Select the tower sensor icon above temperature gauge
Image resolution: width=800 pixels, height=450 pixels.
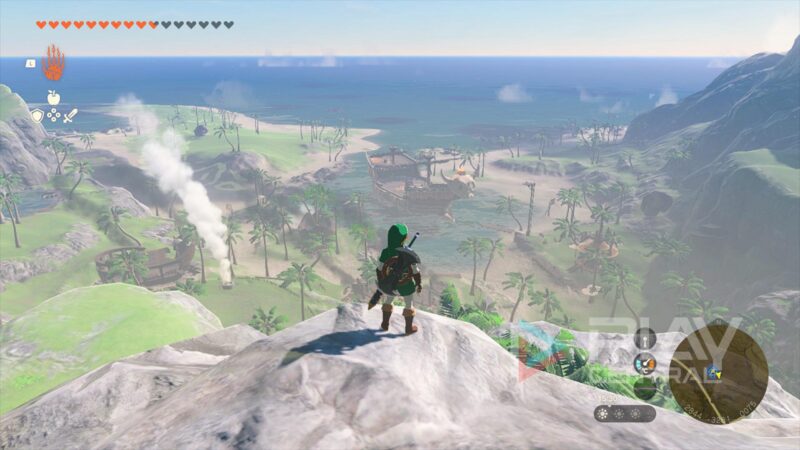(x=645, y=338)
